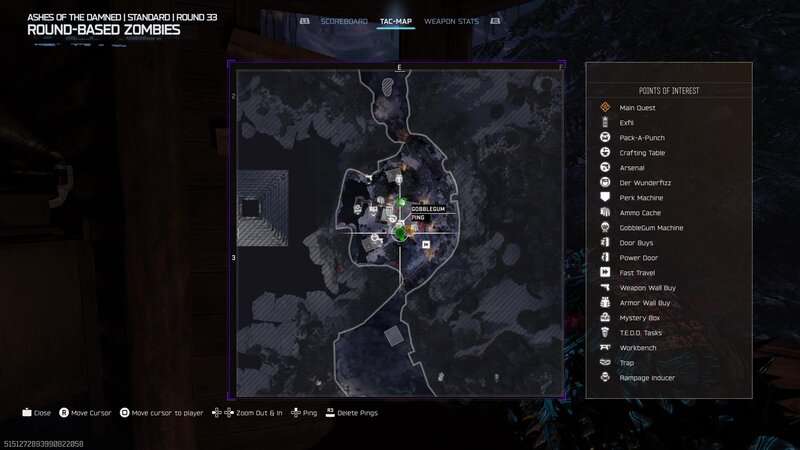The width and height of the screenshot is (800, 450).
Task: Click the green player marker on the map
Action: (400, 233)
